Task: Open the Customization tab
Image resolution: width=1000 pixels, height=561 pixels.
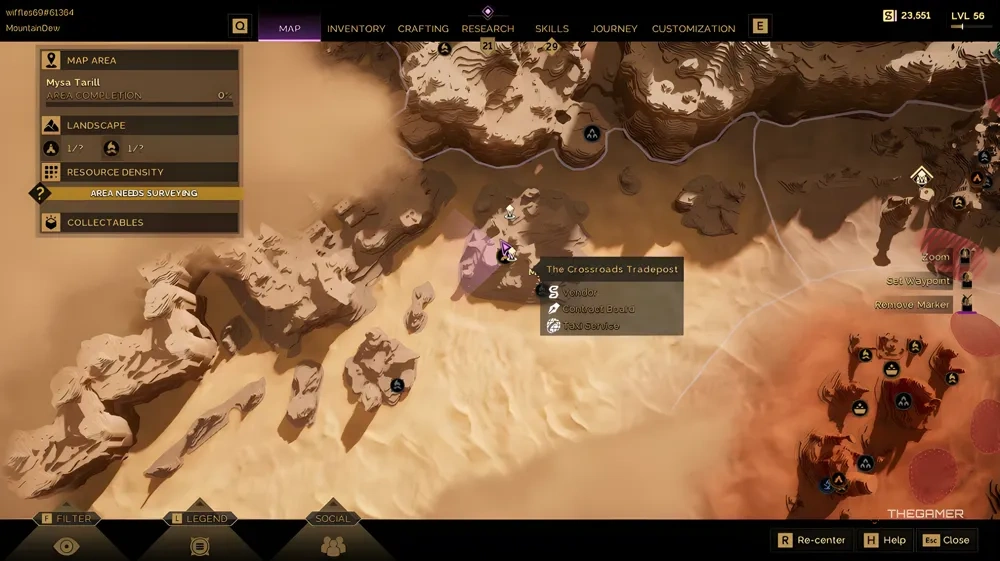Action: coord(693,29)
